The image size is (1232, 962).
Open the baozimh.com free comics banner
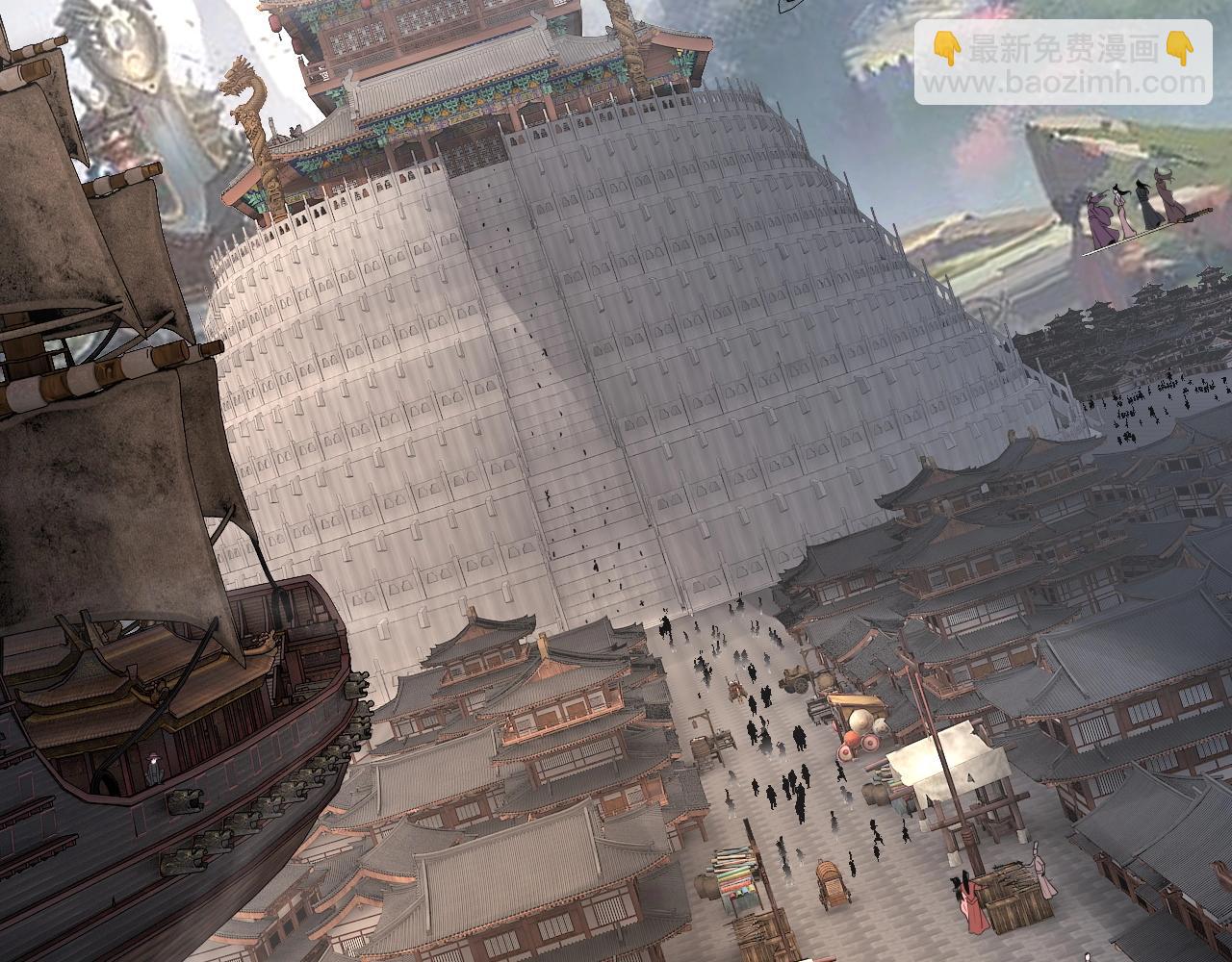click(1063, 63)
